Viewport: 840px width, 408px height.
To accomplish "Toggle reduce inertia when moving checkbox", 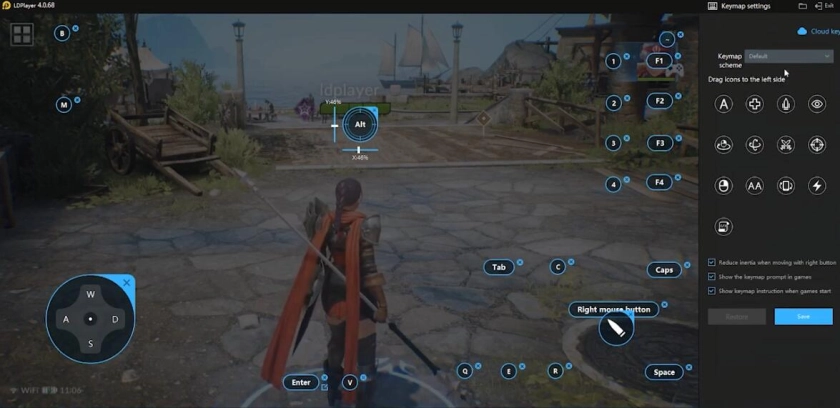I will pos(712,263).
